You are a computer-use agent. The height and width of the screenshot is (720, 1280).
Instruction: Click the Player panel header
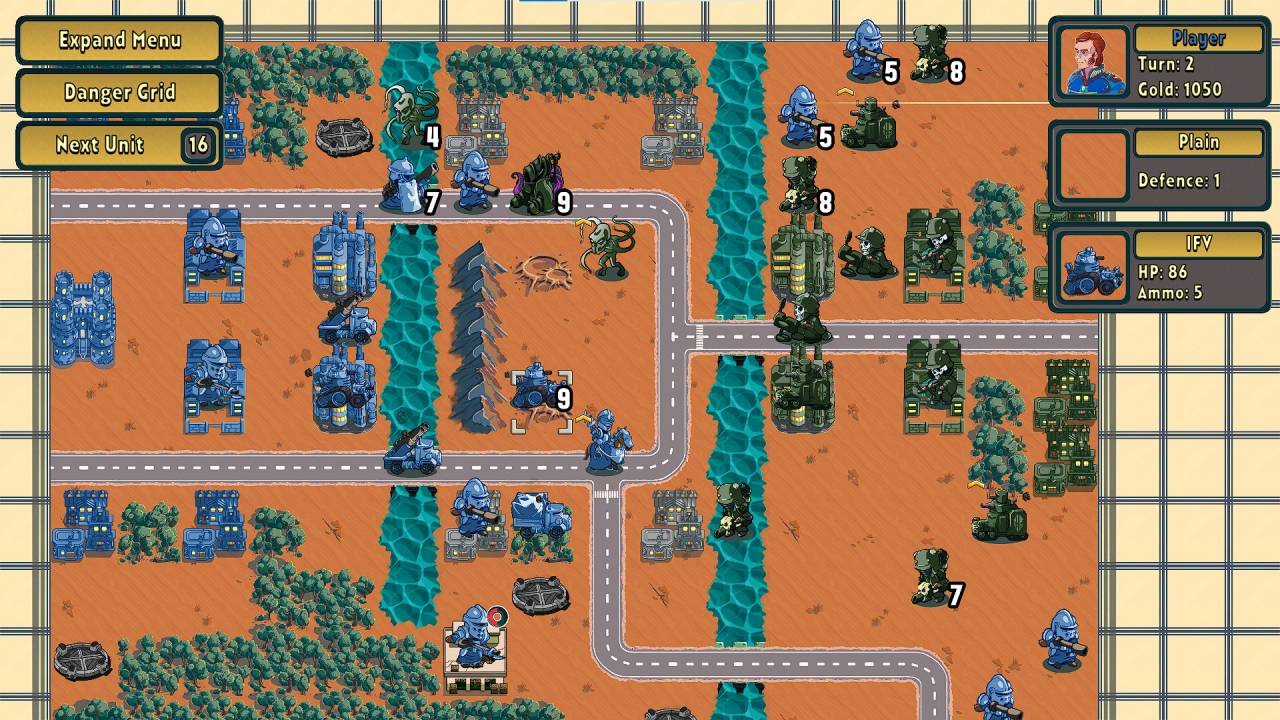[1197, 38]
